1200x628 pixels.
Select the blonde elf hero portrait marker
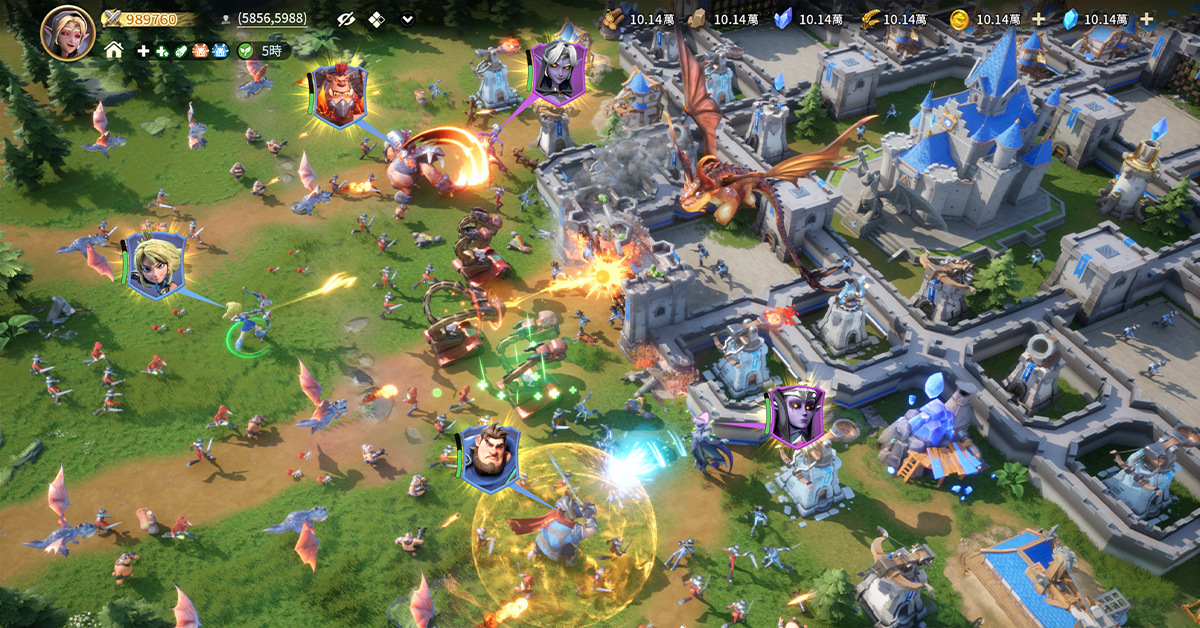(156, 266)
